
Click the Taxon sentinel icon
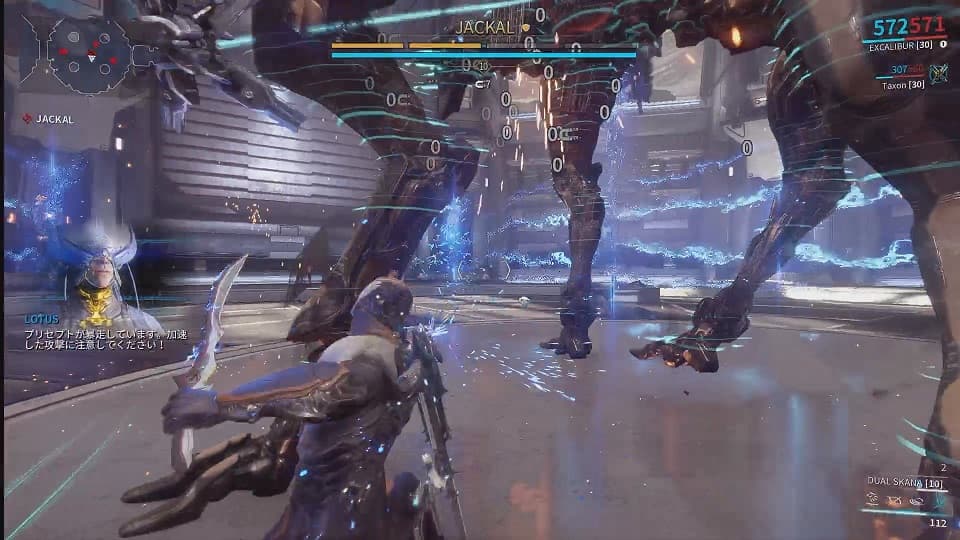pyautogui.click(x=938, y=72)
